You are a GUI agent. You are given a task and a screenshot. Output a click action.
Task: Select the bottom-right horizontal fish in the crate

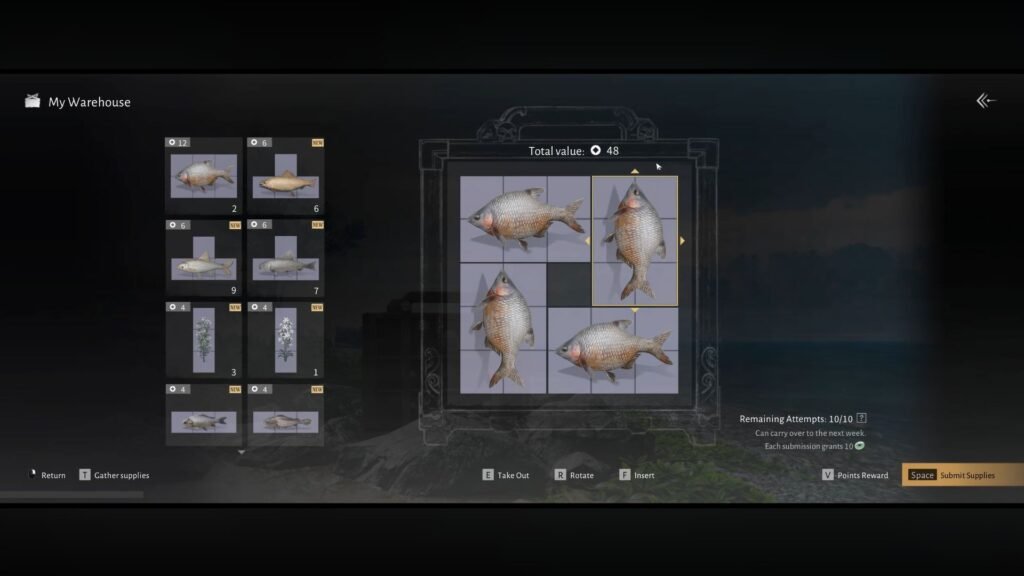pos(613,350)
